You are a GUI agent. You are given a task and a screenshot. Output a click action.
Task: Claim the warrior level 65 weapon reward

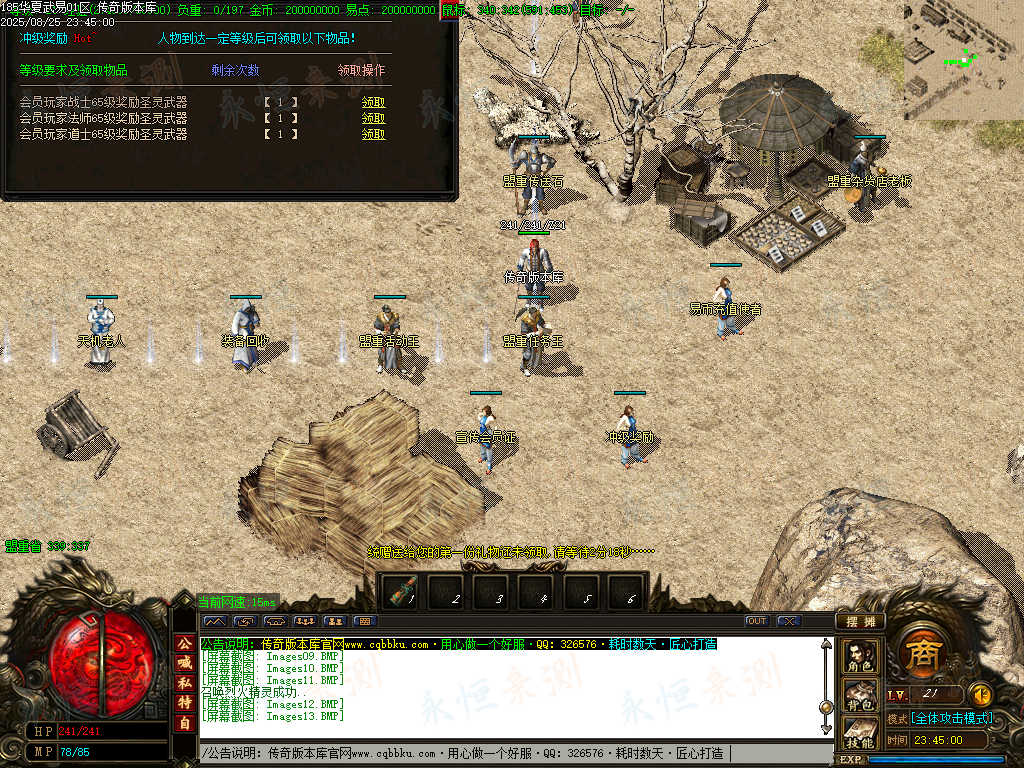[x=373, y=102]
